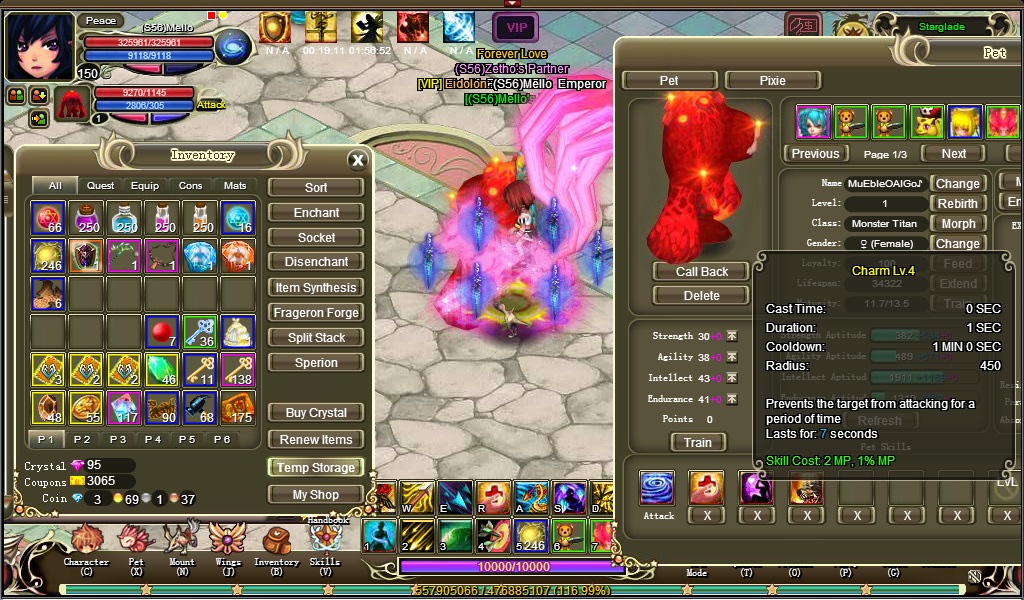Image resolution: width=1024 pixels, height=600 pixels.
Task: Open the Socket function
Action: 316,238
